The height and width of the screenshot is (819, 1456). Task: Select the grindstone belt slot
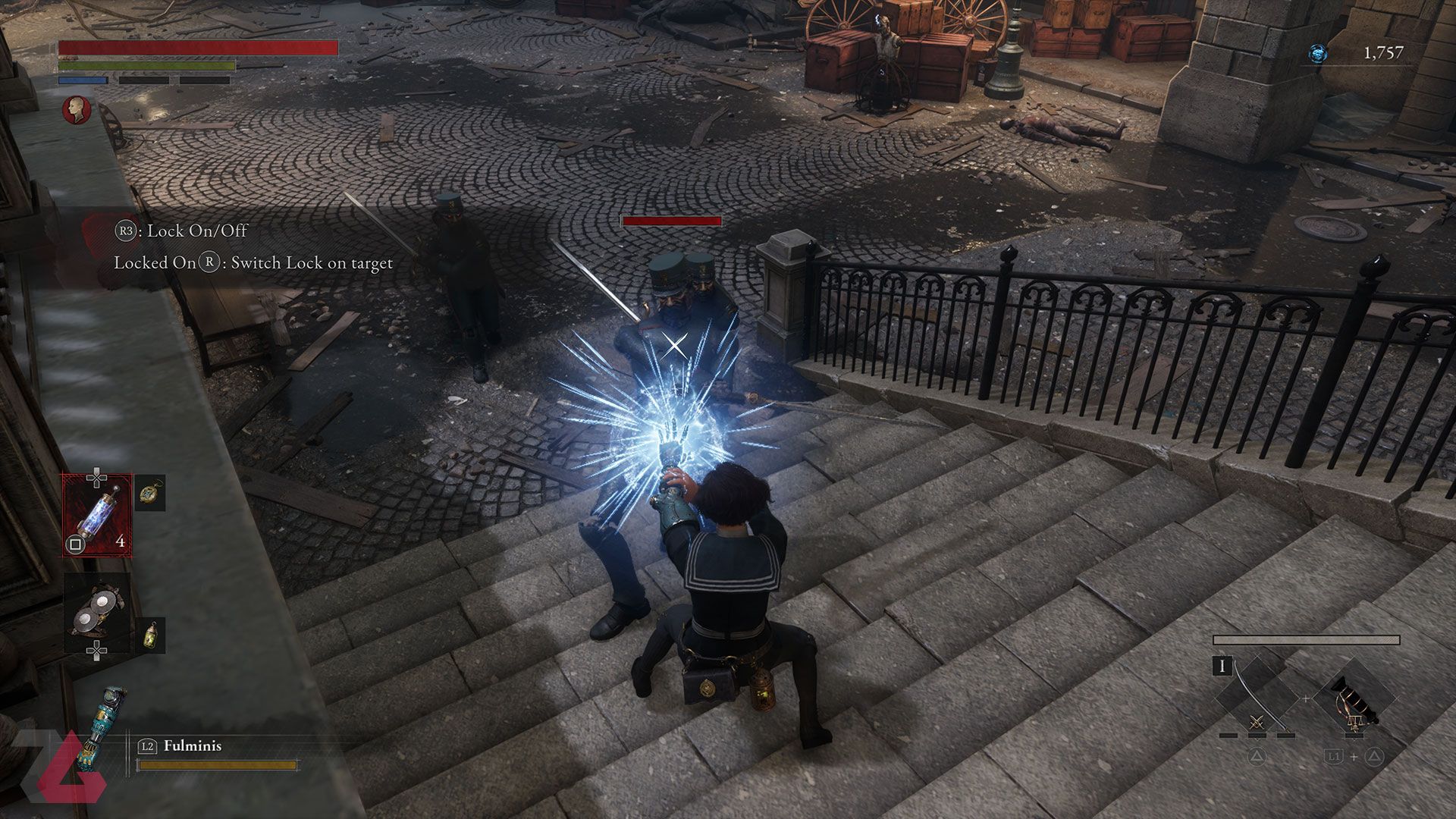[97, 611]
